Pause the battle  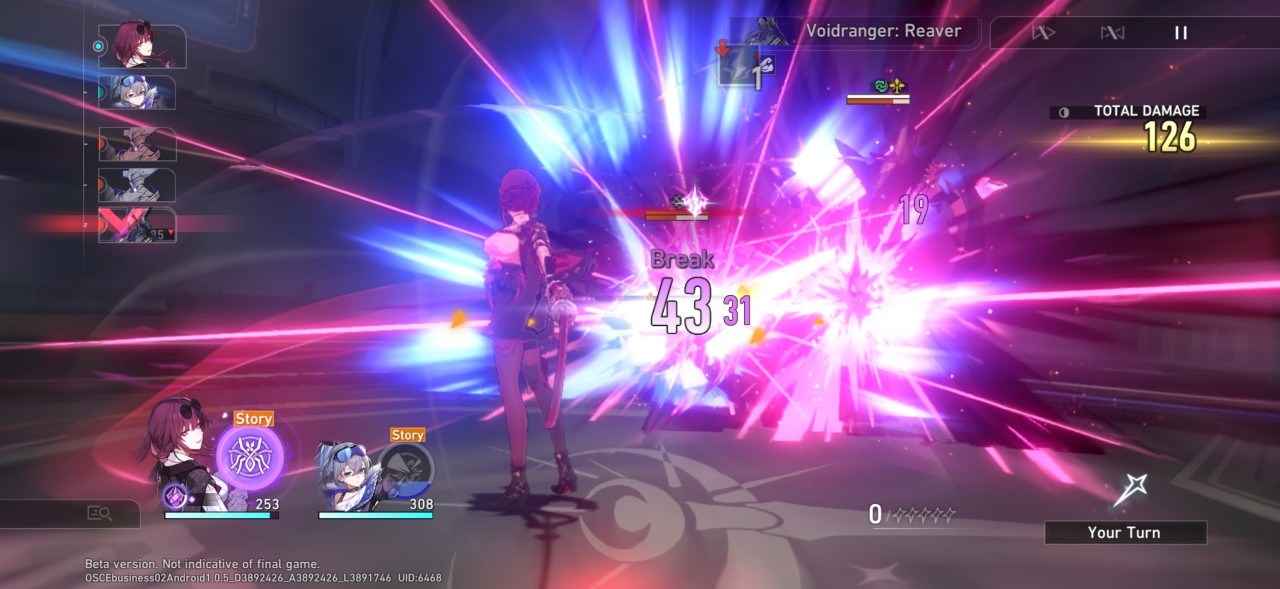pos(1181,33)
